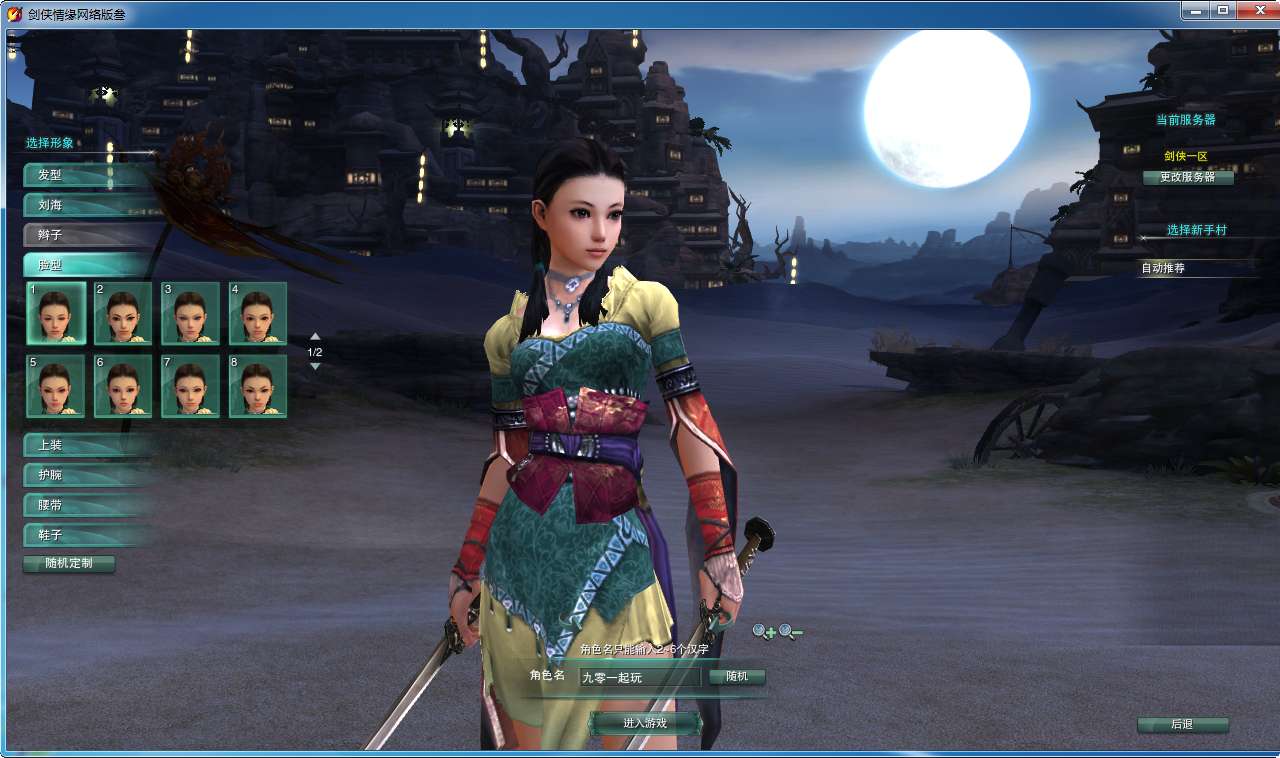The image size is (1280, 758).
Task: Expand the 发型 hairstyle category
Action: pyautogui.click(x=88, y=175)
